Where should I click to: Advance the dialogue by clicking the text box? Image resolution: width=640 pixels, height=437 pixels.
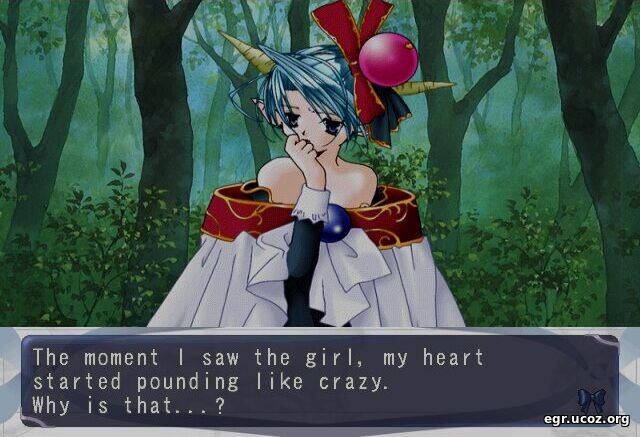coord(300,380)
